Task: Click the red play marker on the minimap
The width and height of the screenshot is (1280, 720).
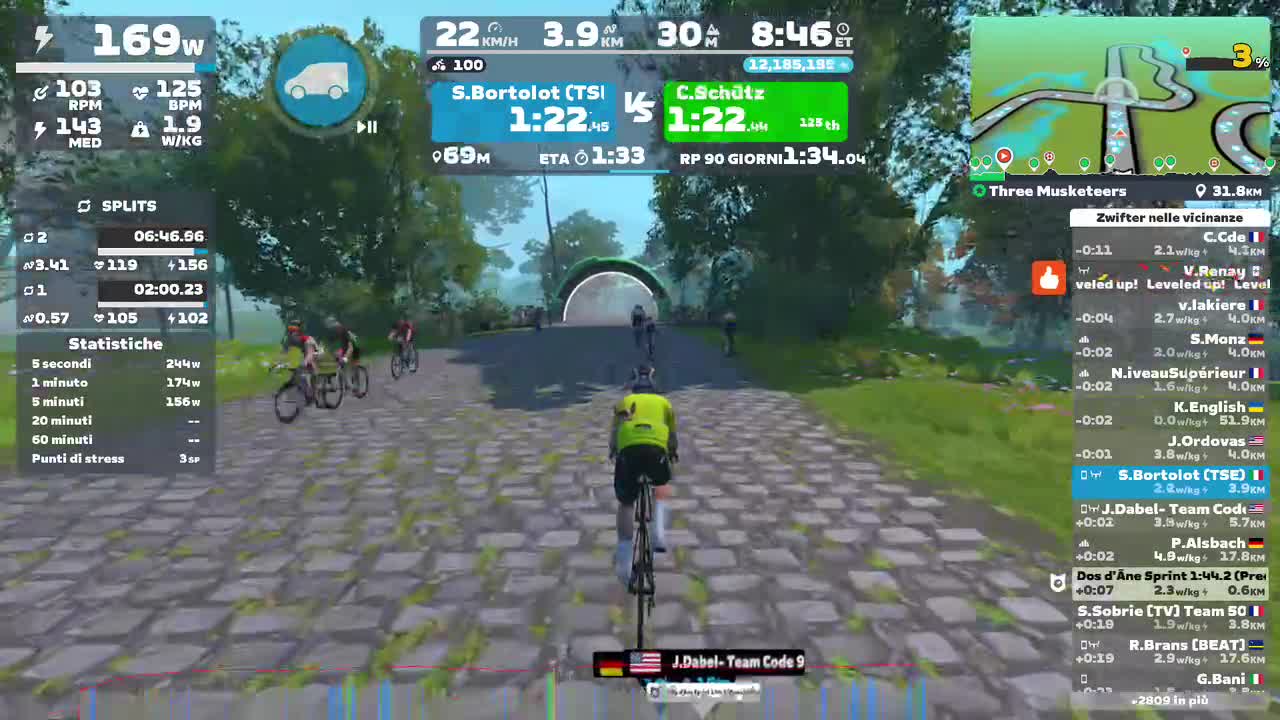Action: (1004, 156)
